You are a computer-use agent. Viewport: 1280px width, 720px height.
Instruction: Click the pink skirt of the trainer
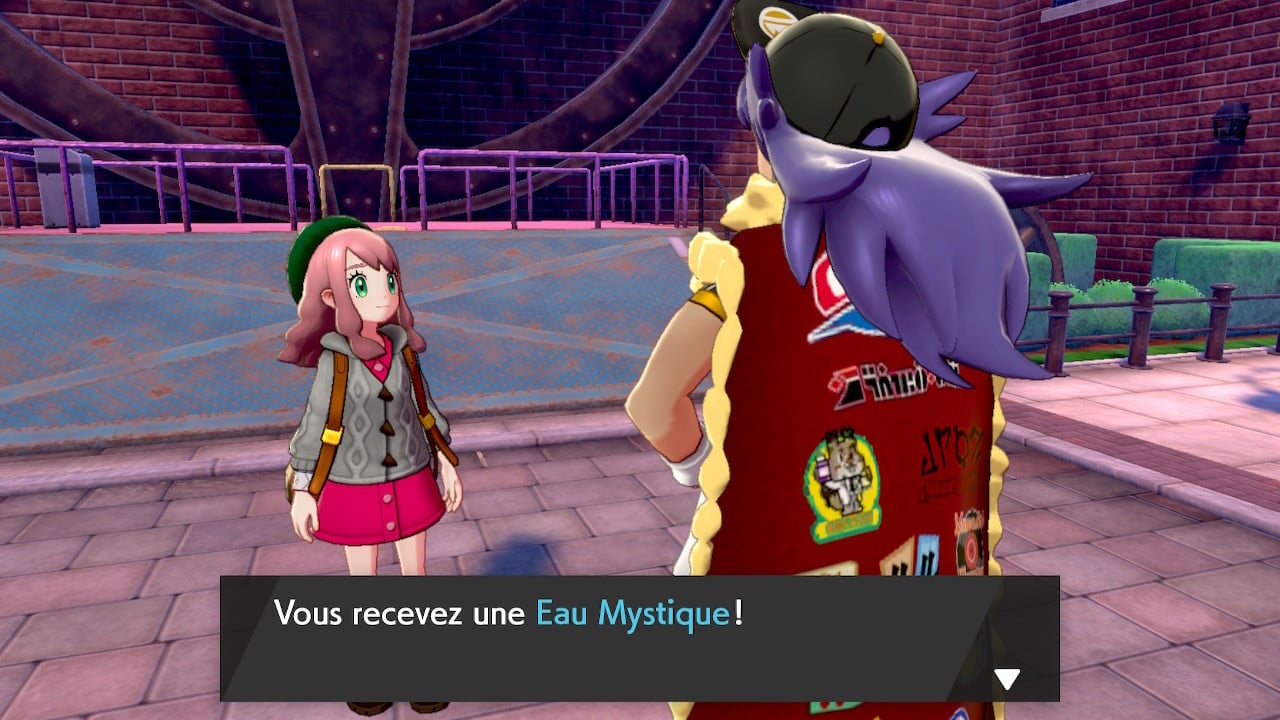[380, 510]
